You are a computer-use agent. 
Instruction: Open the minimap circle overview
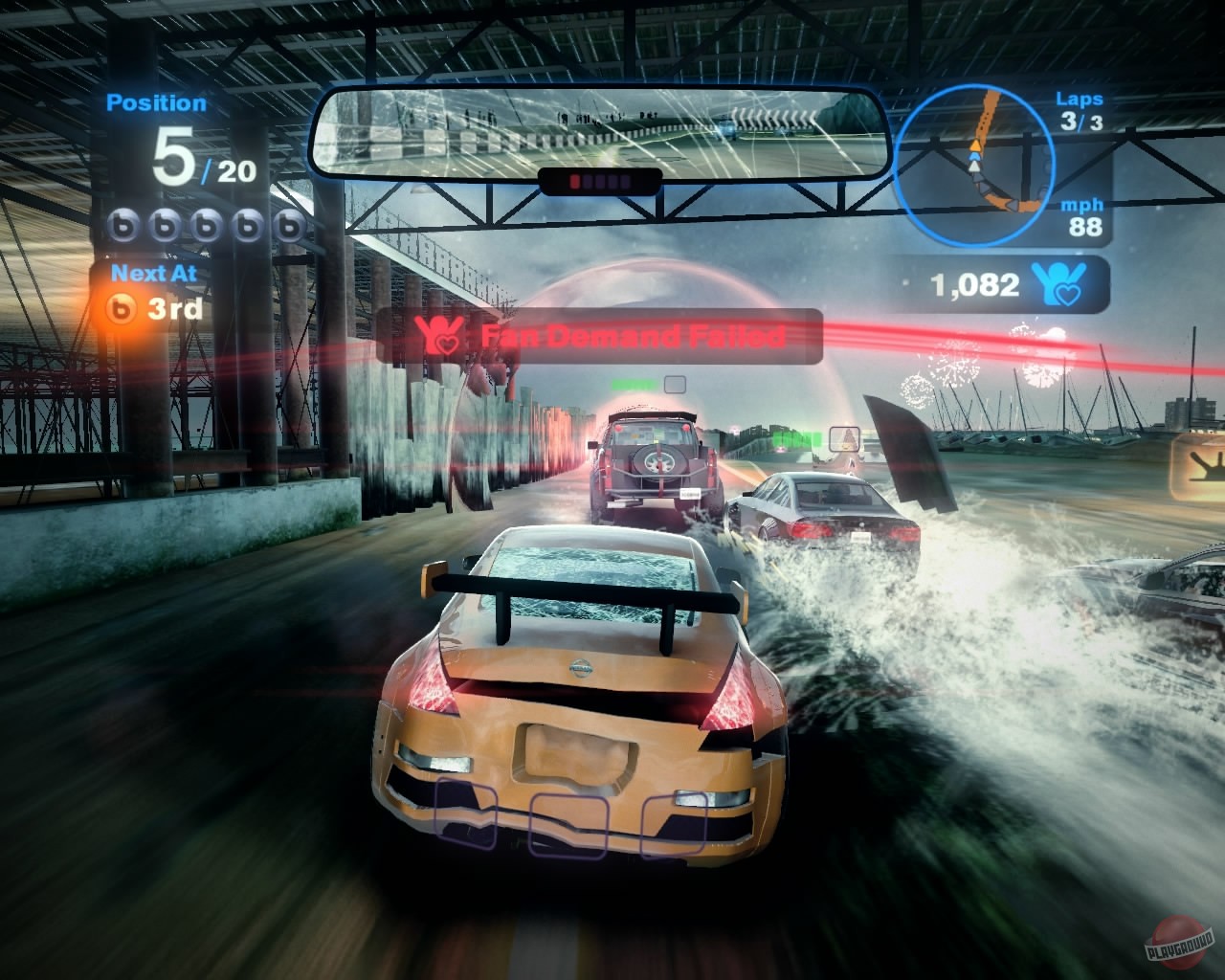[x=976, y=165]
